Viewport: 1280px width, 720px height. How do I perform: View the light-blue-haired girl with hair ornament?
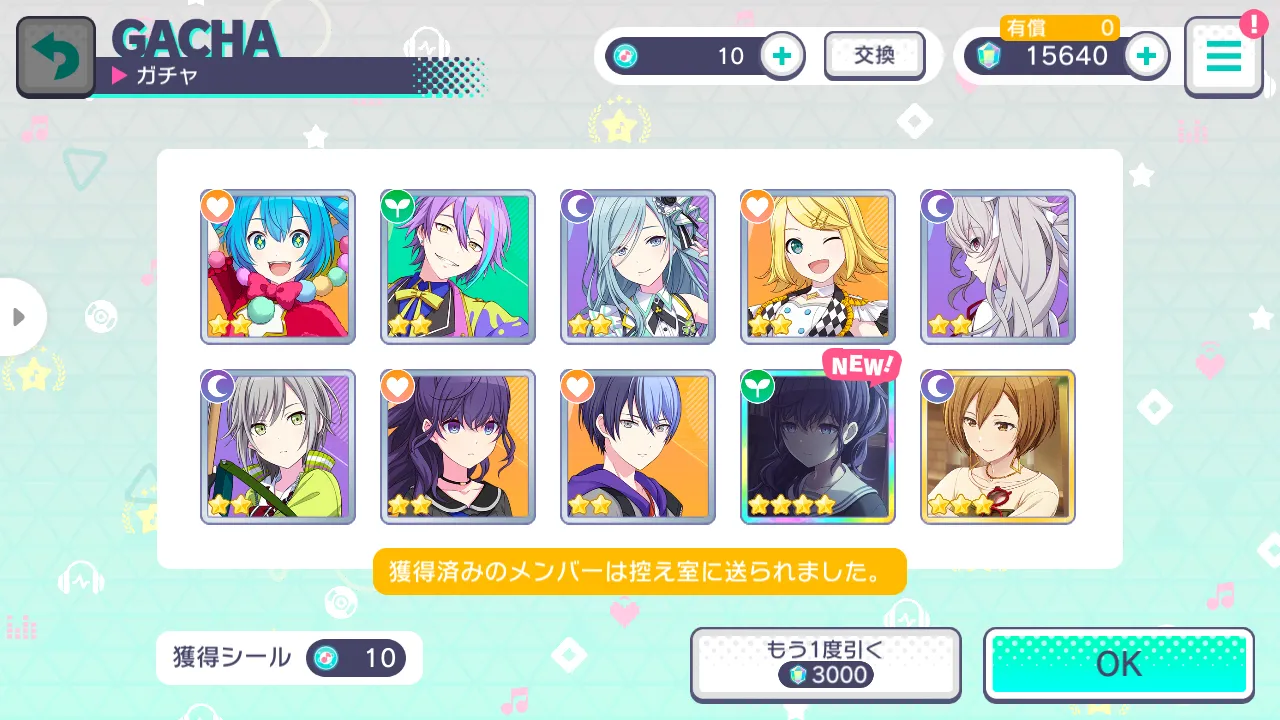tap(638, 267)
